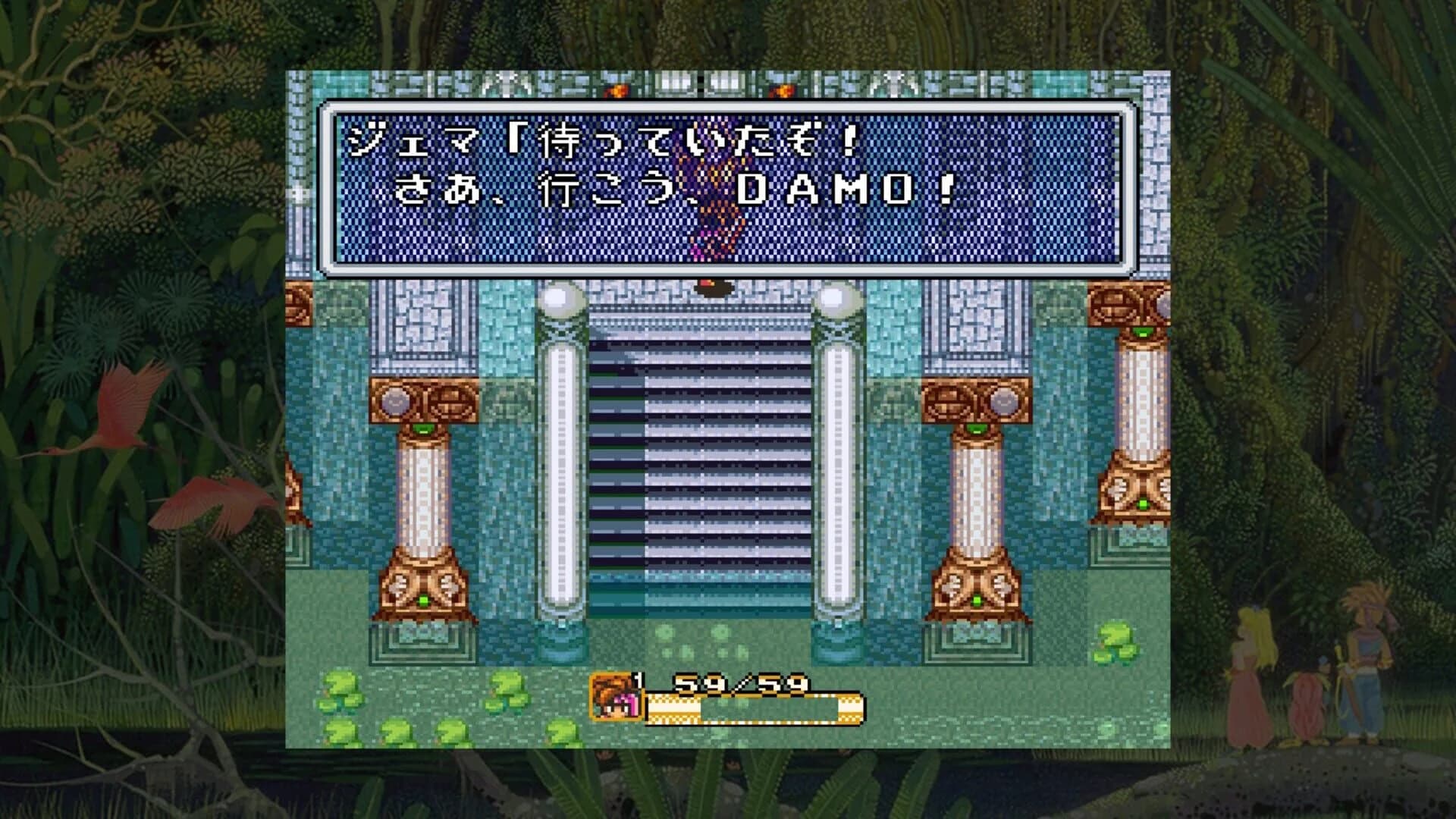Click the green gem on the right column base
The width and height of the screenshot is (1456, 819).
977,599
